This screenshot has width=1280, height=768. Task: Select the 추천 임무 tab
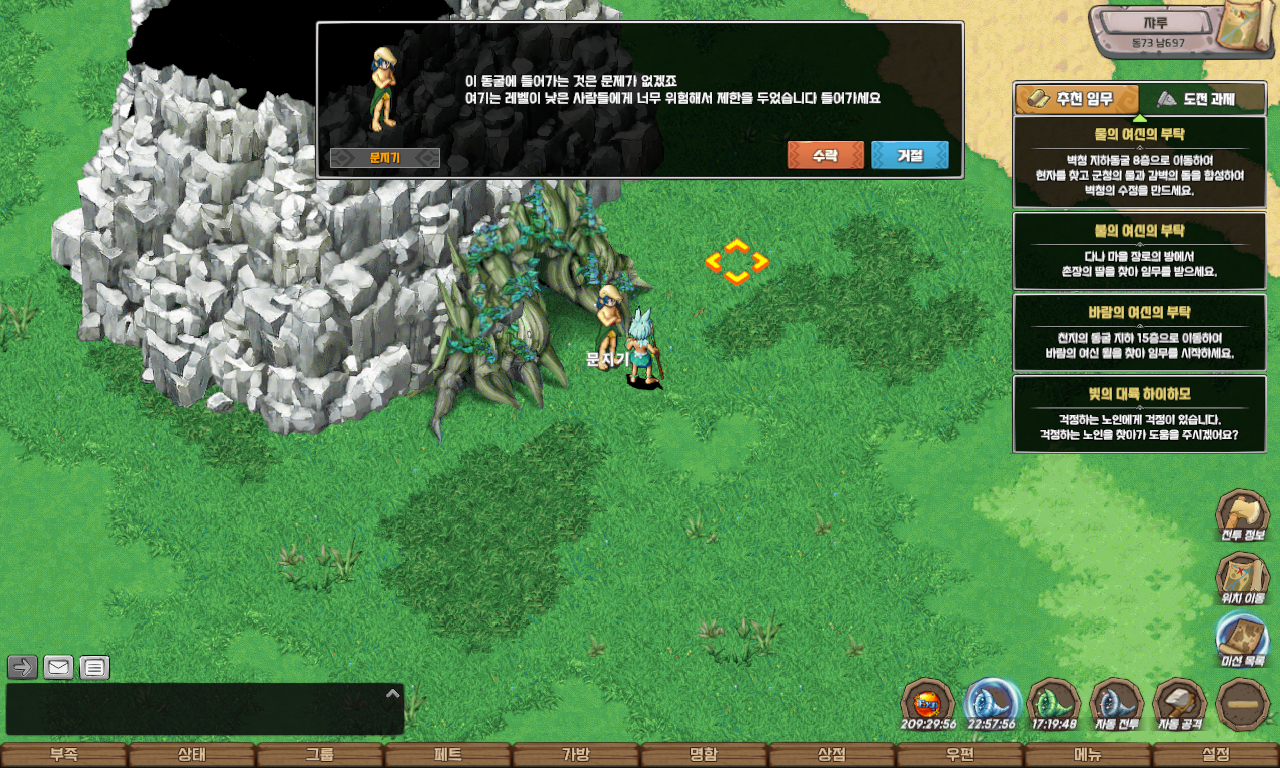[x=1077, y=99]
